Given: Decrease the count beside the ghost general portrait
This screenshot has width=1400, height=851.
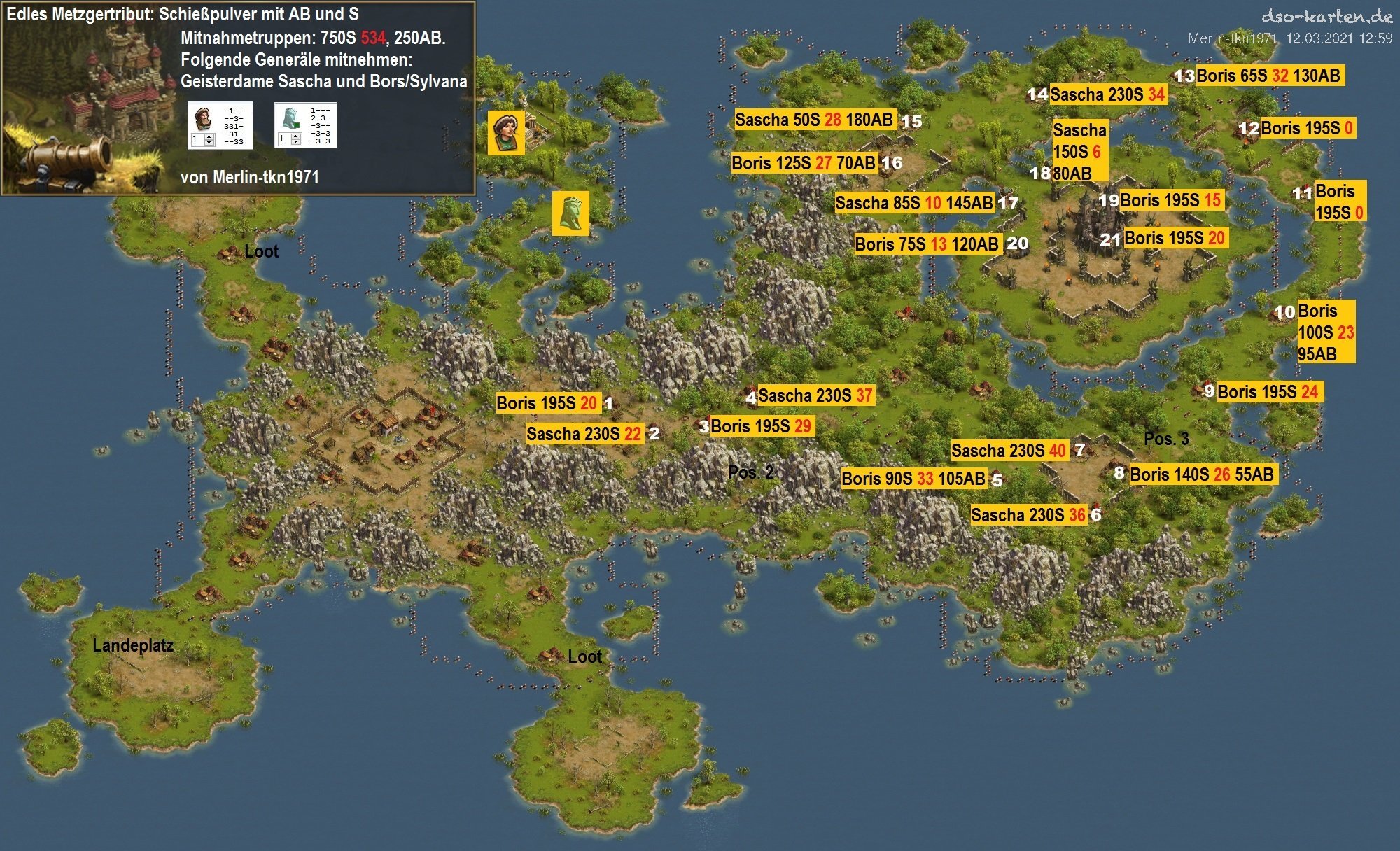Looking at the screenshot, I should coord(295,142).
